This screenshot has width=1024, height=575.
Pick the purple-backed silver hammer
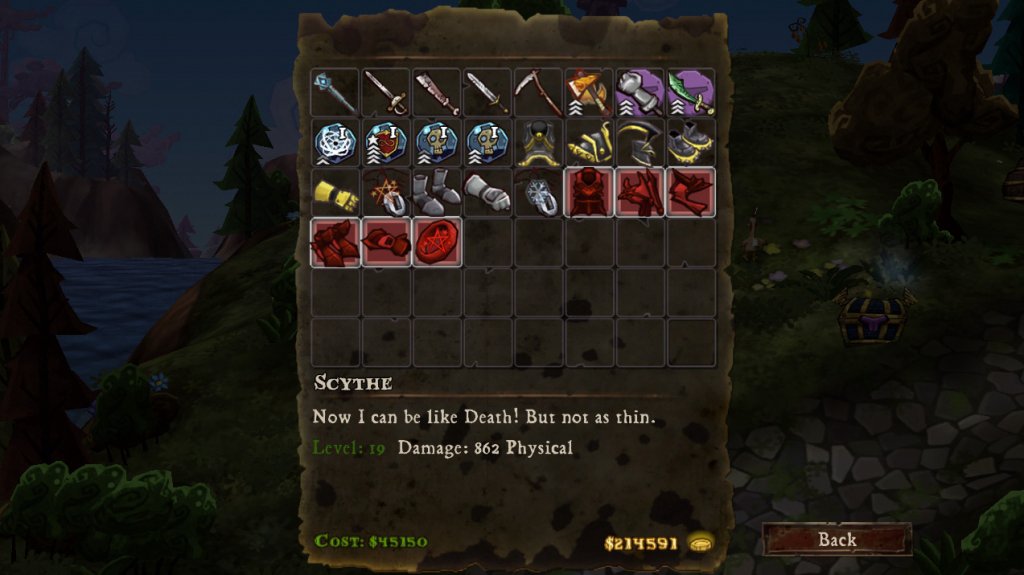pyautogui.click(x=641, y=93)
